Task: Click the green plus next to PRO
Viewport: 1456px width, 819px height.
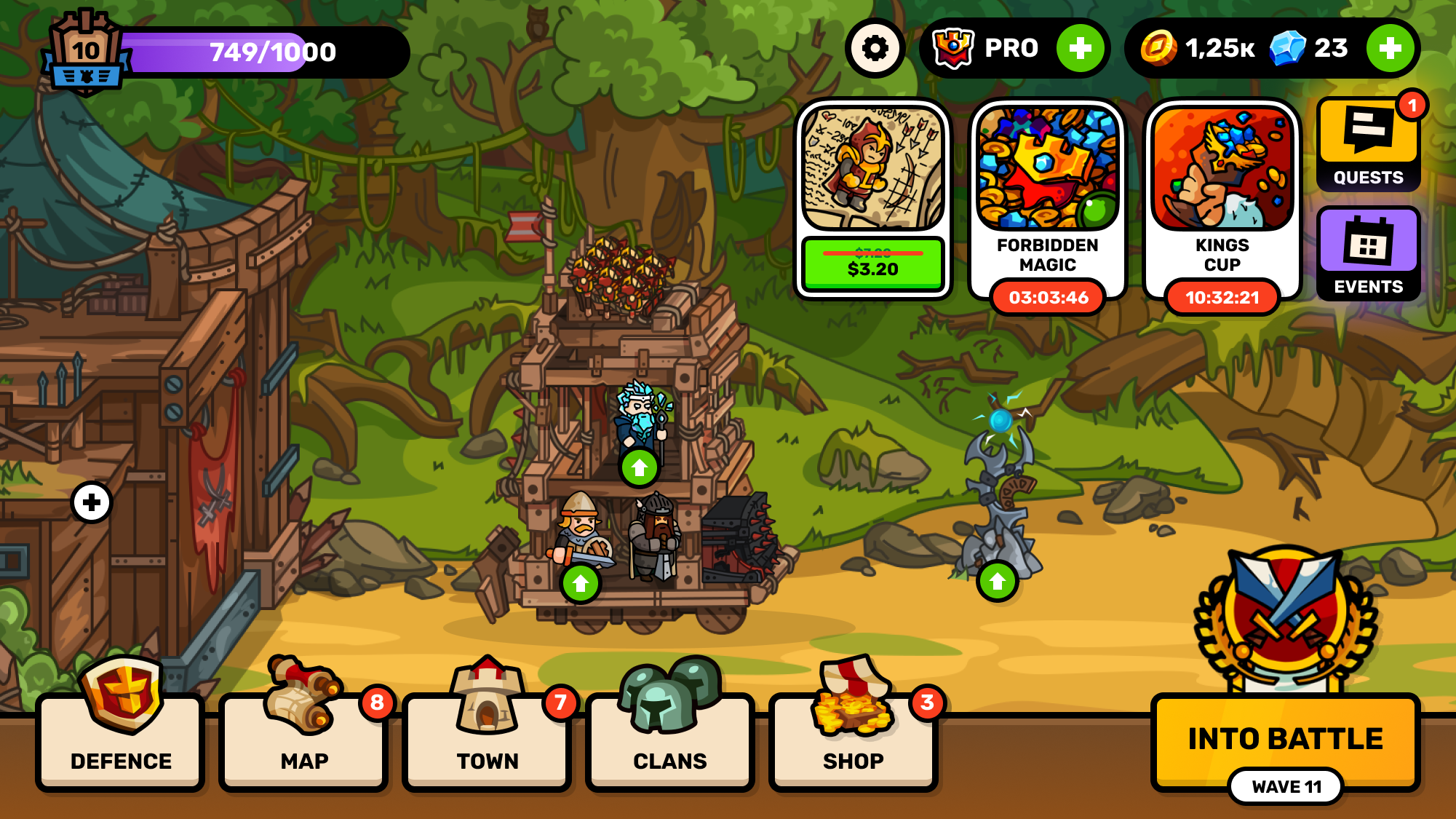Action: click(x=1080, y=47)
